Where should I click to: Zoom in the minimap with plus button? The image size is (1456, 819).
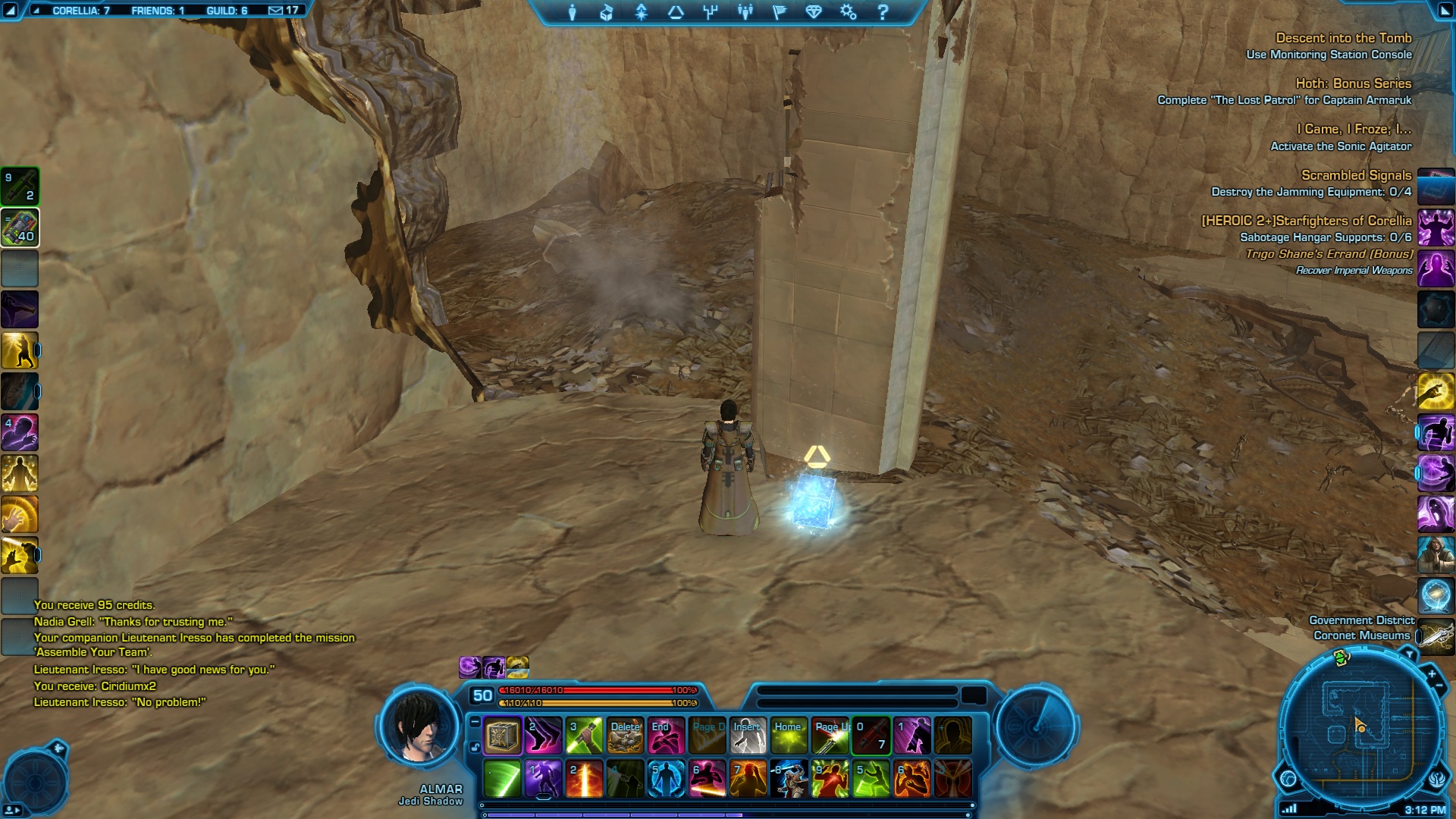pos(1431,673)
